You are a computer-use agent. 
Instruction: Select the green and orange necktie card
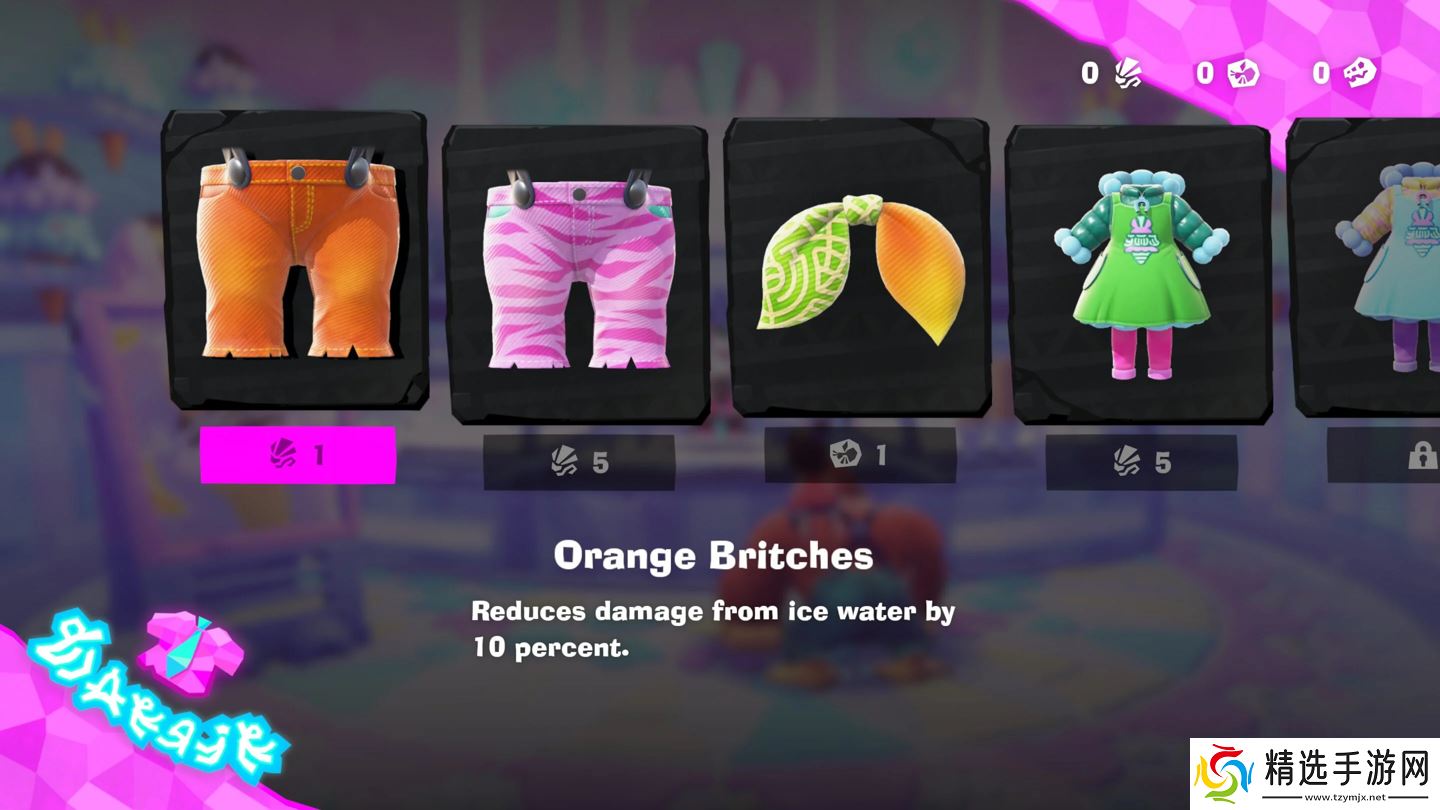click(857, 268)
